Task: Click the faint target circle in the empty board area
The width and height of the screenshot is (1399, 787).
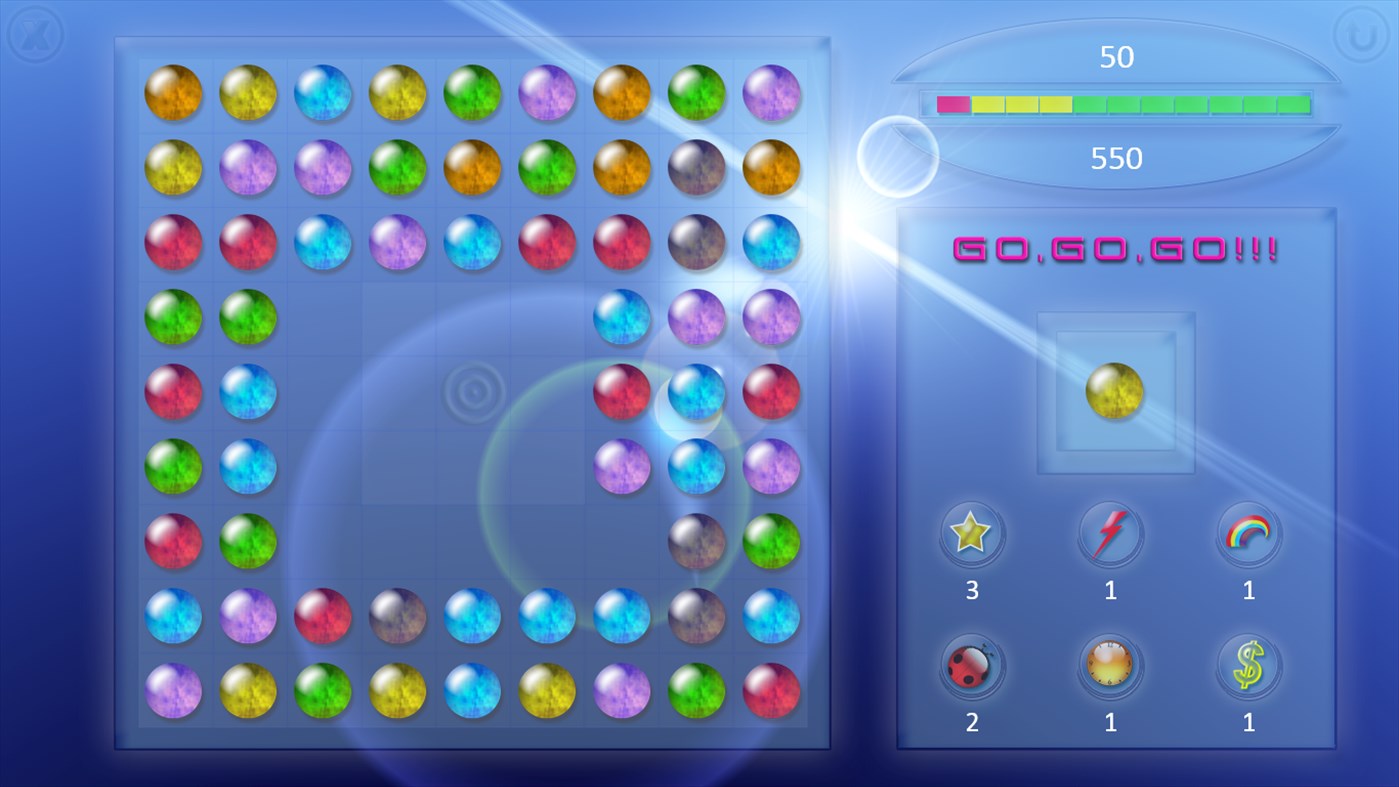Action: coord(472,391)
